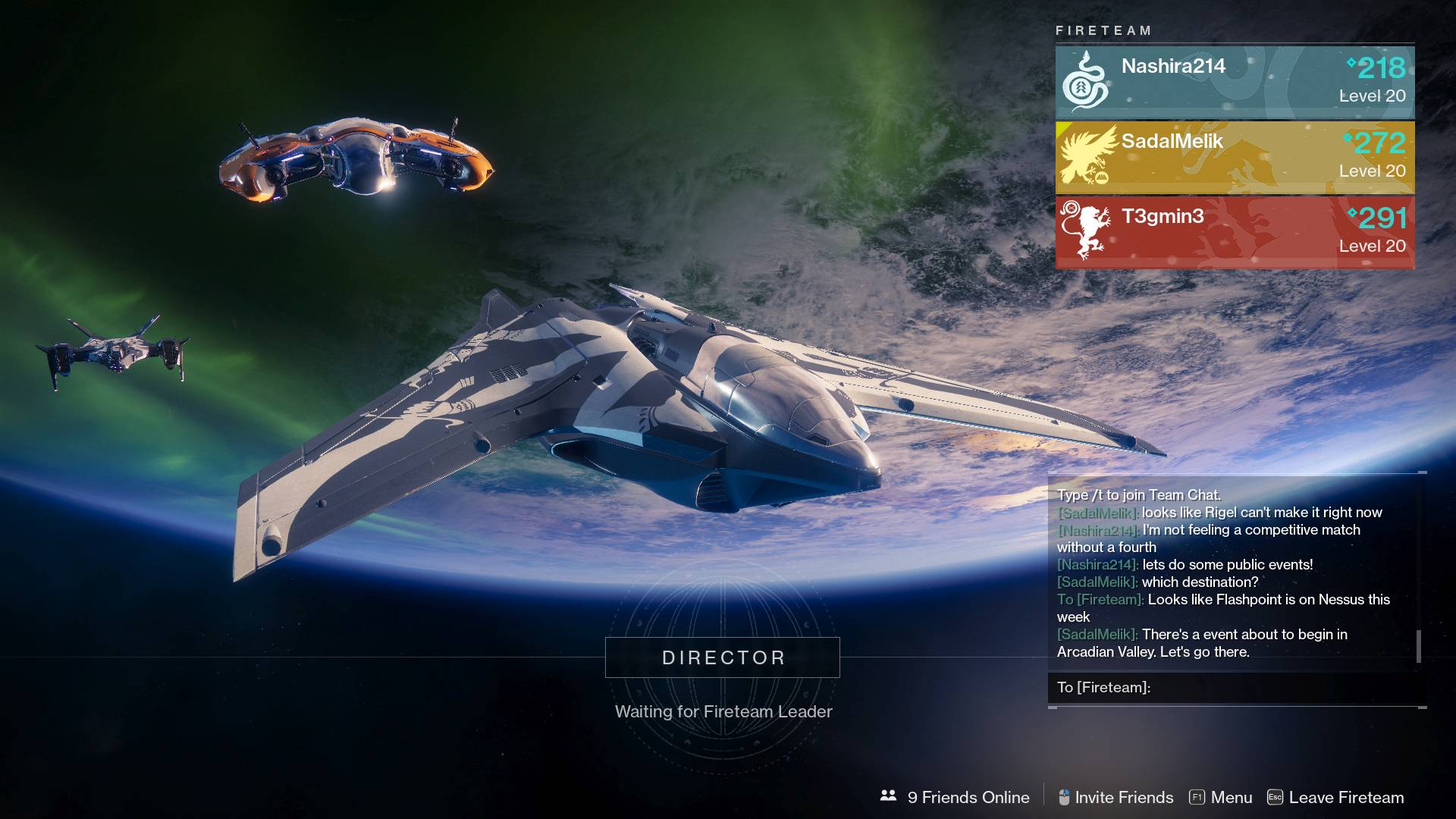Screen dimensions: 1456x819
Task: Click the chat log scrollbar
Action: (1419, 646)
